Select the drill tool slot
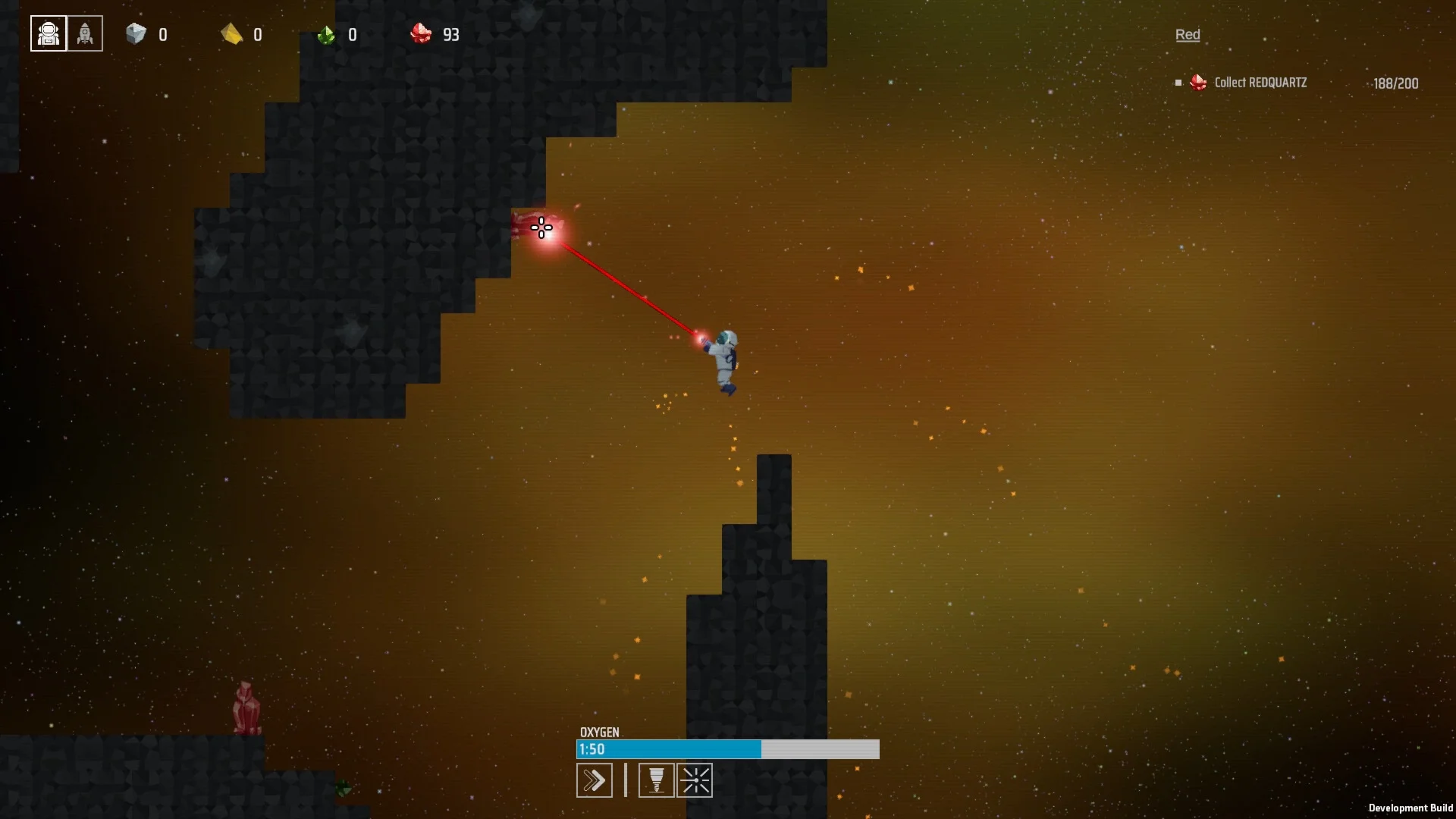Image resolution: width=1456 pixels, height=819 pixels. (656, 780)
